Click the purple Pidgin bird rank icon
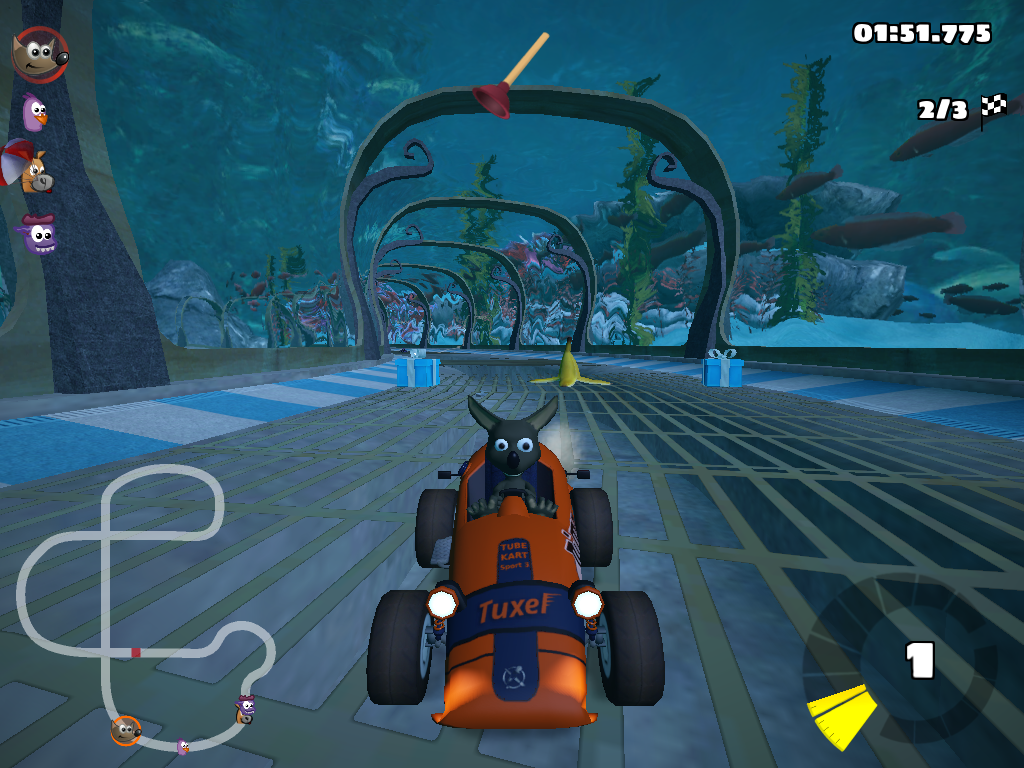1024x768 pixels. coord(36,111)
